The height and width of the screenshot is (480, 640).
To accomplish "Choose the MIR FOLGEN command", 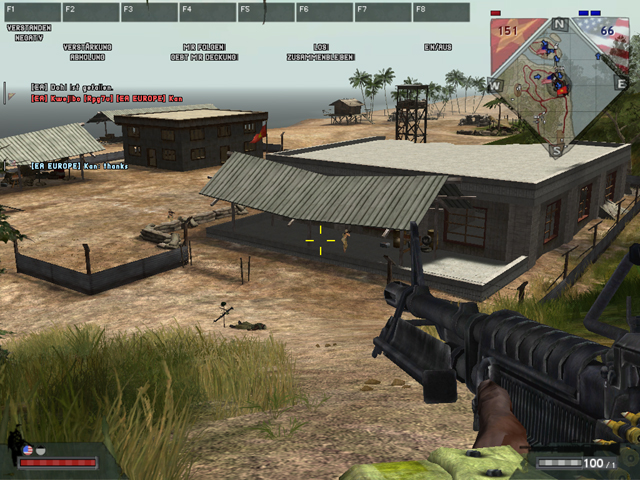I will pos(204,47).
